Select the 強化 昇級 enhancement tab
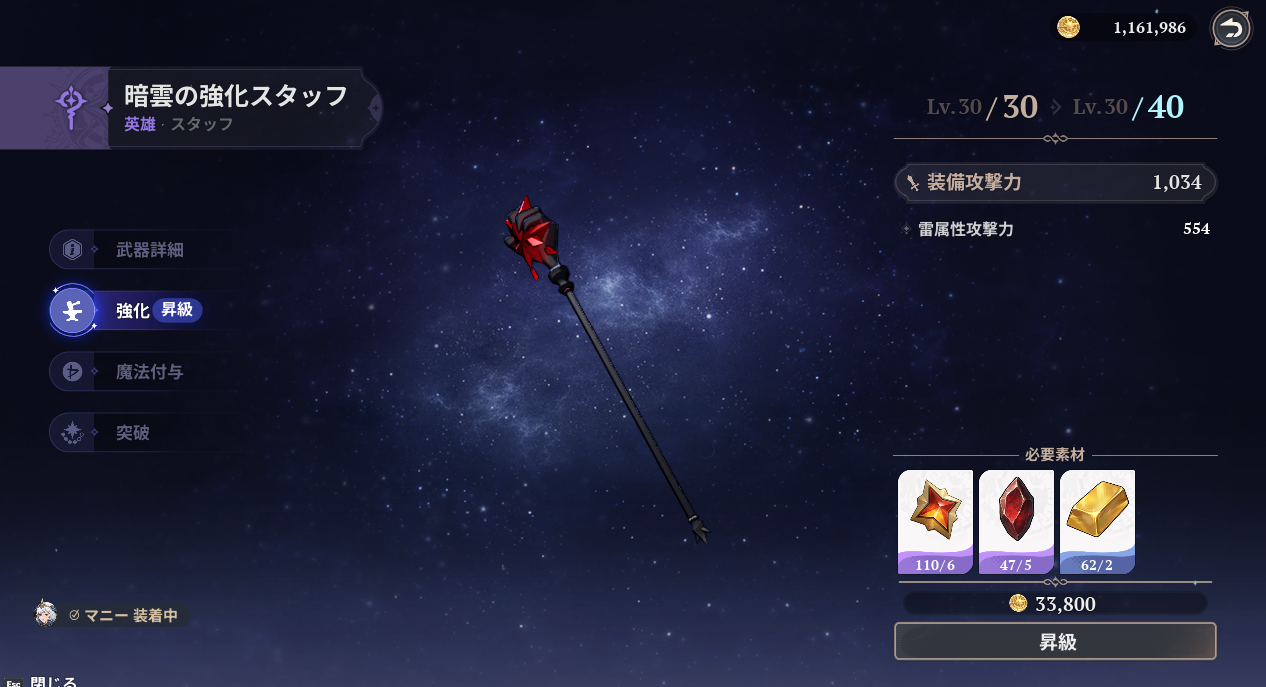Image resolution: width=1266 pixels, height=687 pixels. tap(150, 311)
